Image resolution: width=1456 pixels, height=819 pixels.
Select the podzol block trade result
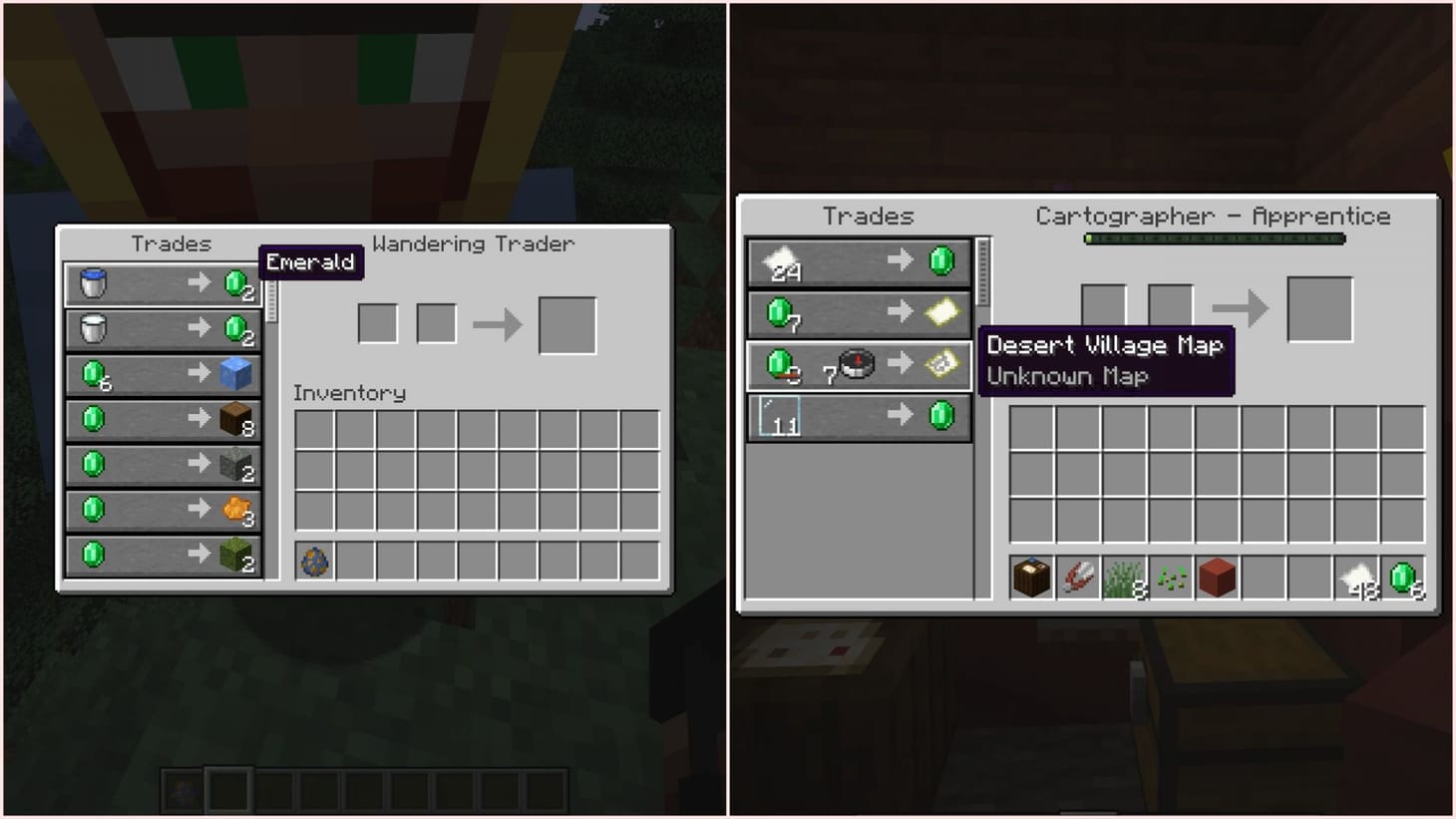pos(236,419)
